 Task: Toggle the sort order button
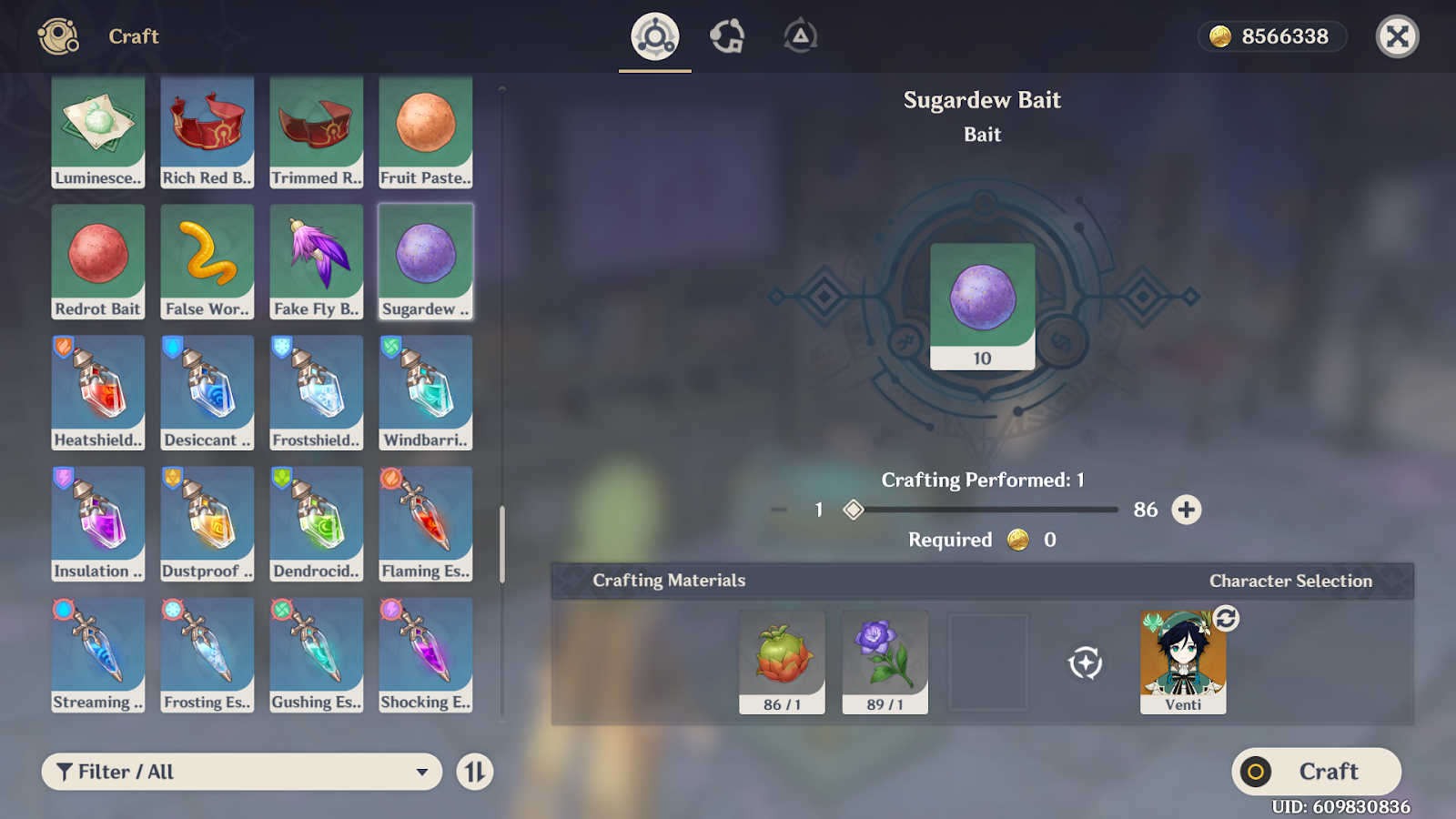pos(475,772)
